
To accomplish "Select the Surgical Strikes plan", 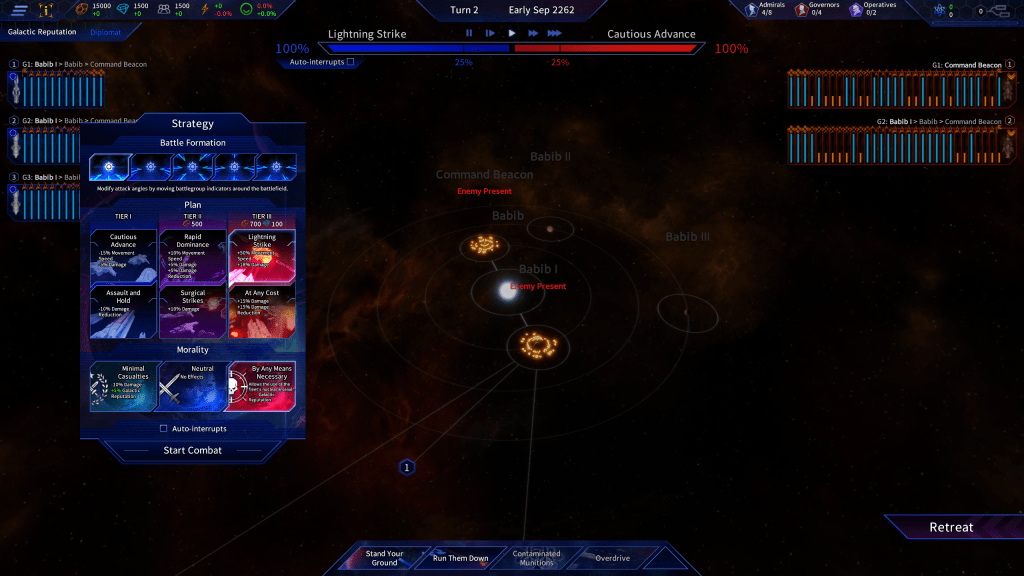I will click(193, 312).
